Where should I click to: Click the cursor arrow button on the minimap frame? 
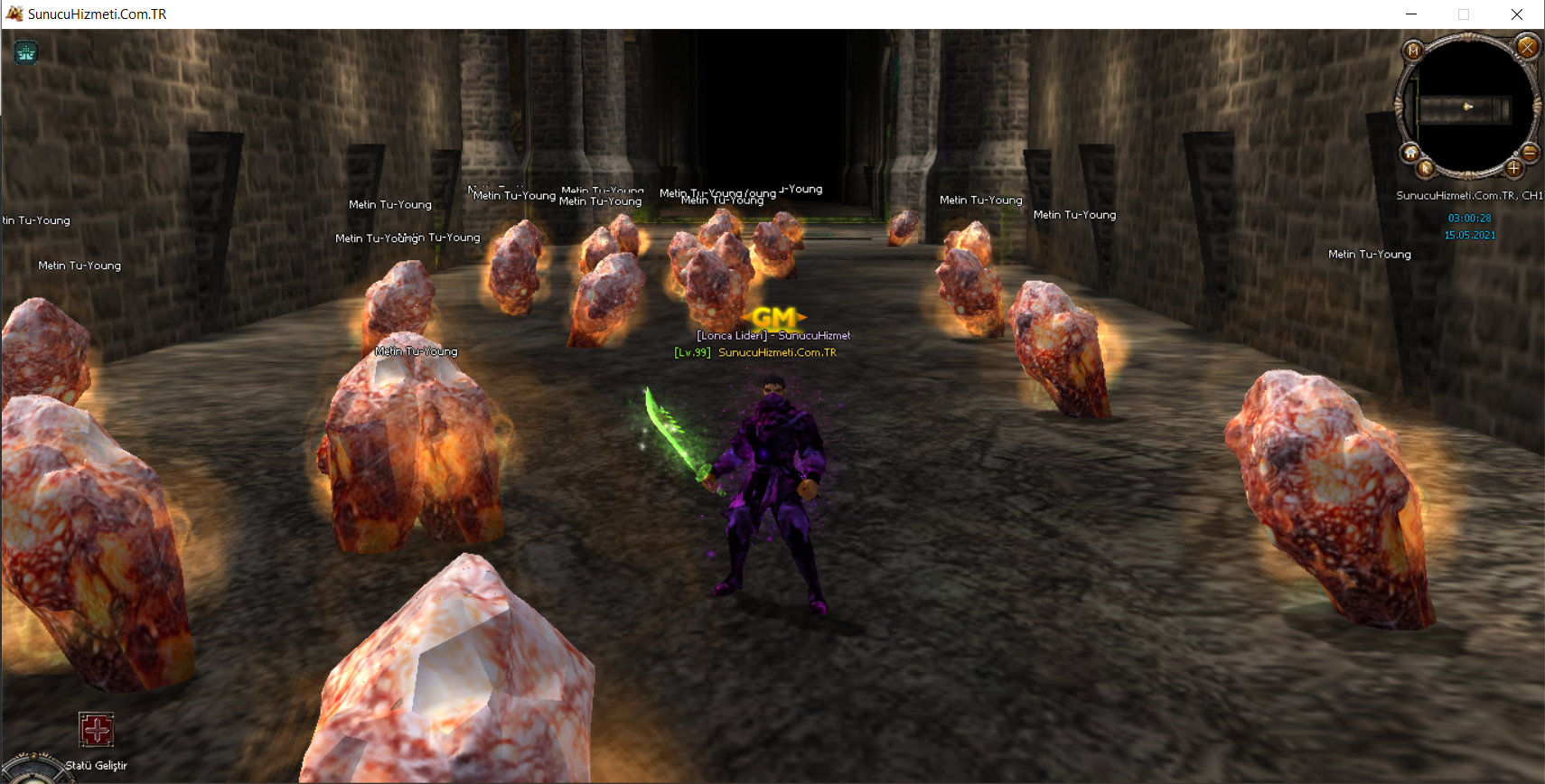coord(1426,168)
